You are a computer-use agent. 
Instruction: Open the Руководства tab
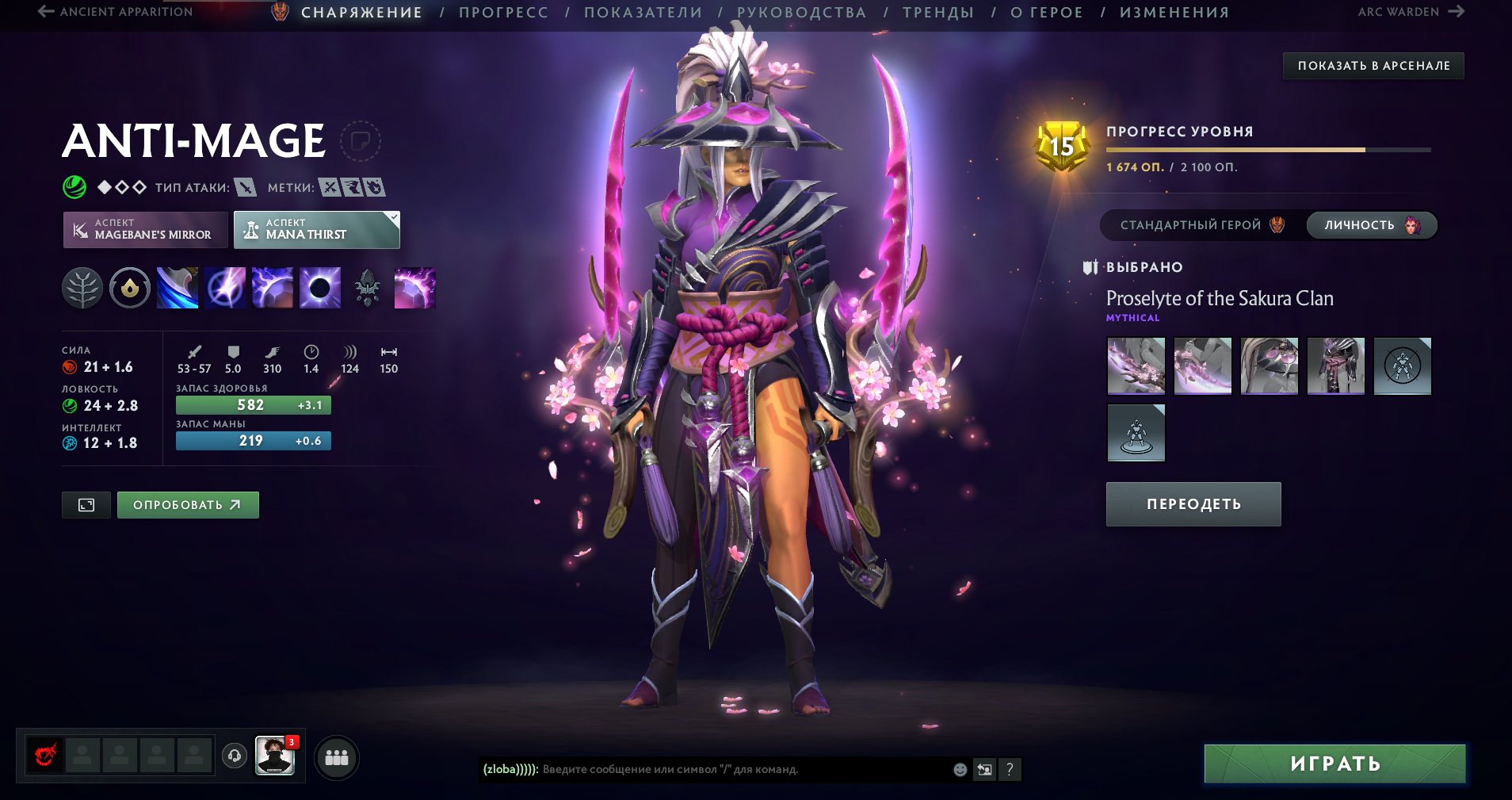point(801,13)
